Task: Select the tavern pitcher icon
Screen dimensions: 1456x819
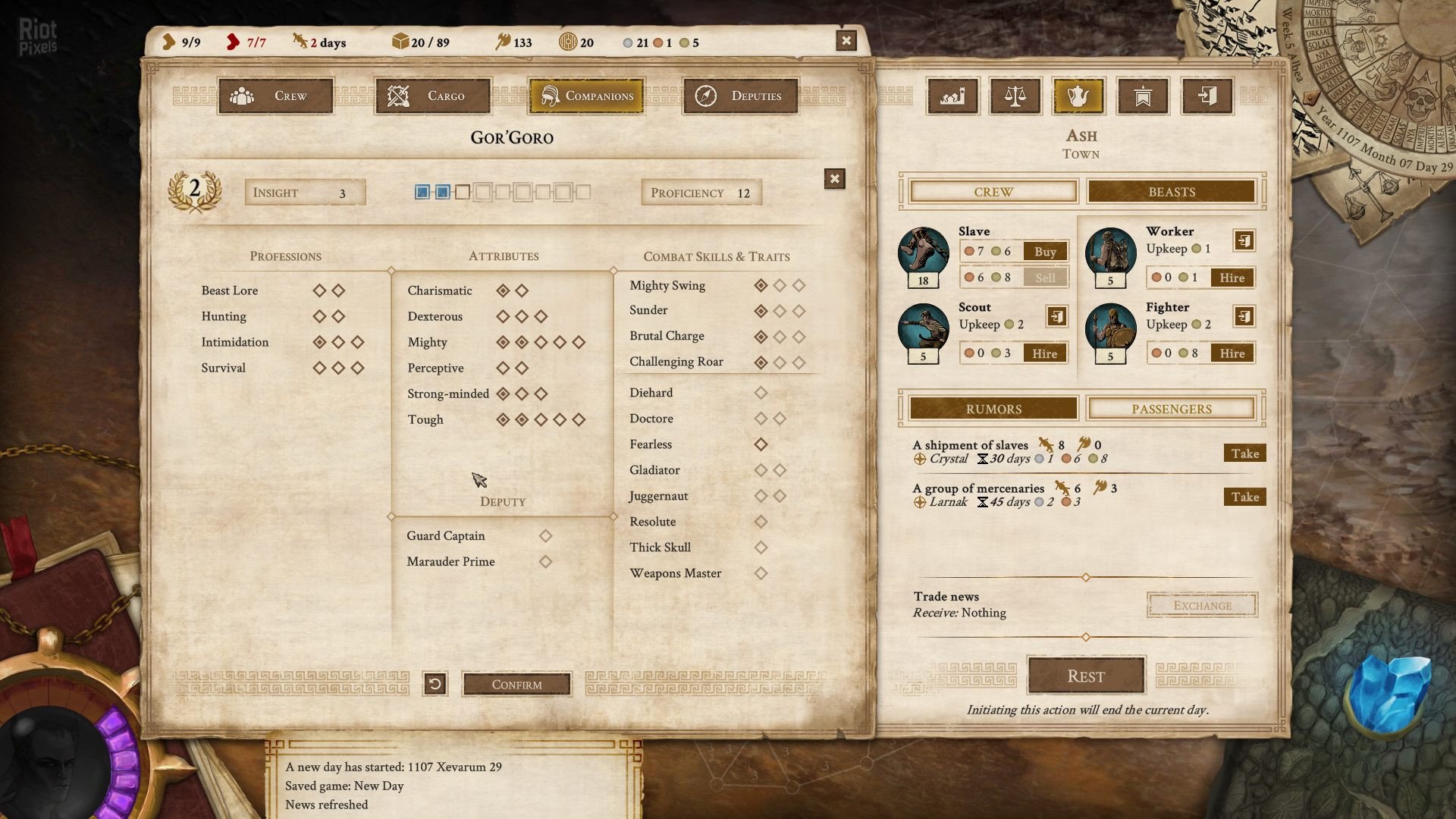Action: [x=1080, y=96]
